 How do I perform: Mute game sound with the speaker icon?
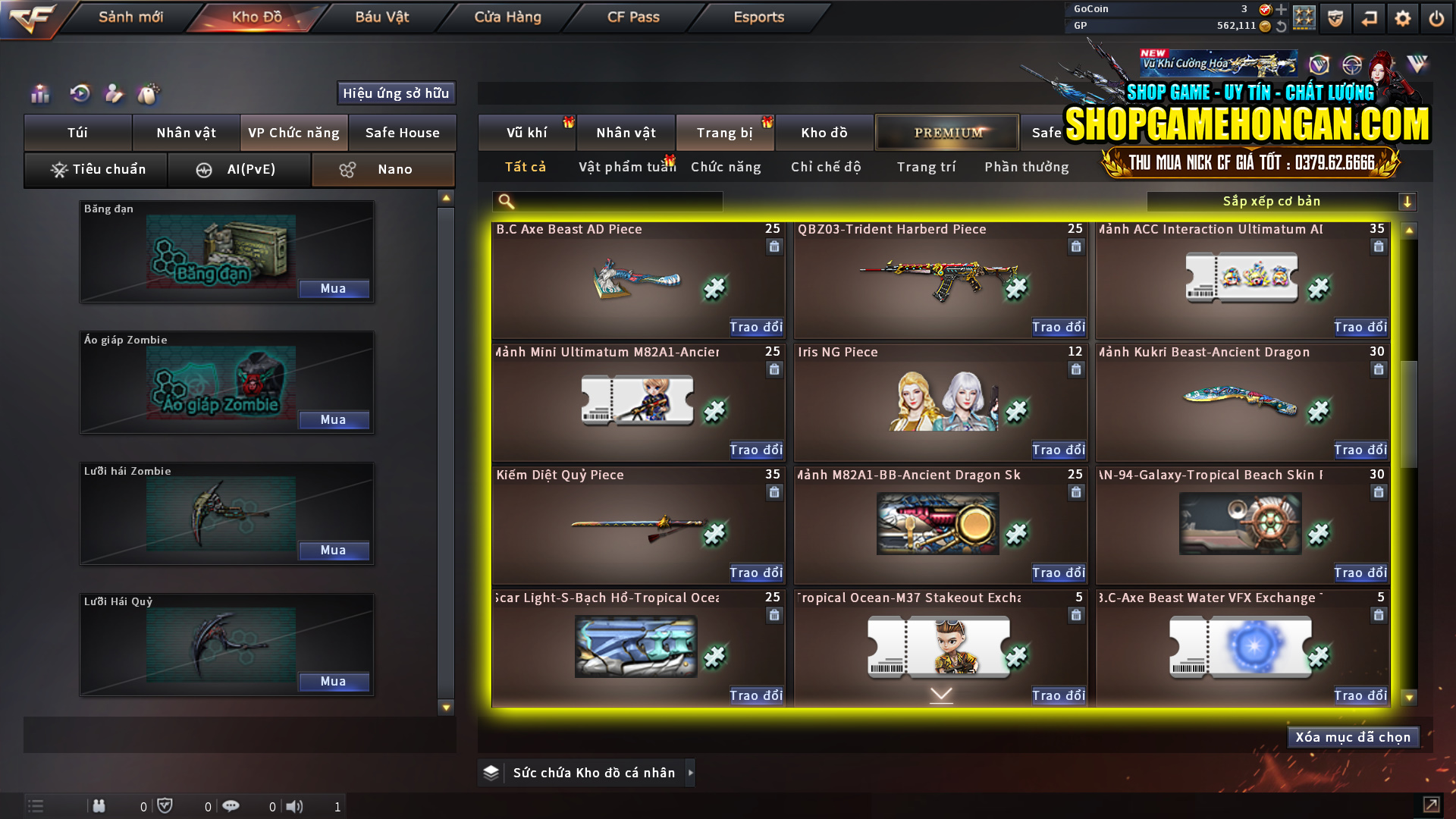coord(295,806)
